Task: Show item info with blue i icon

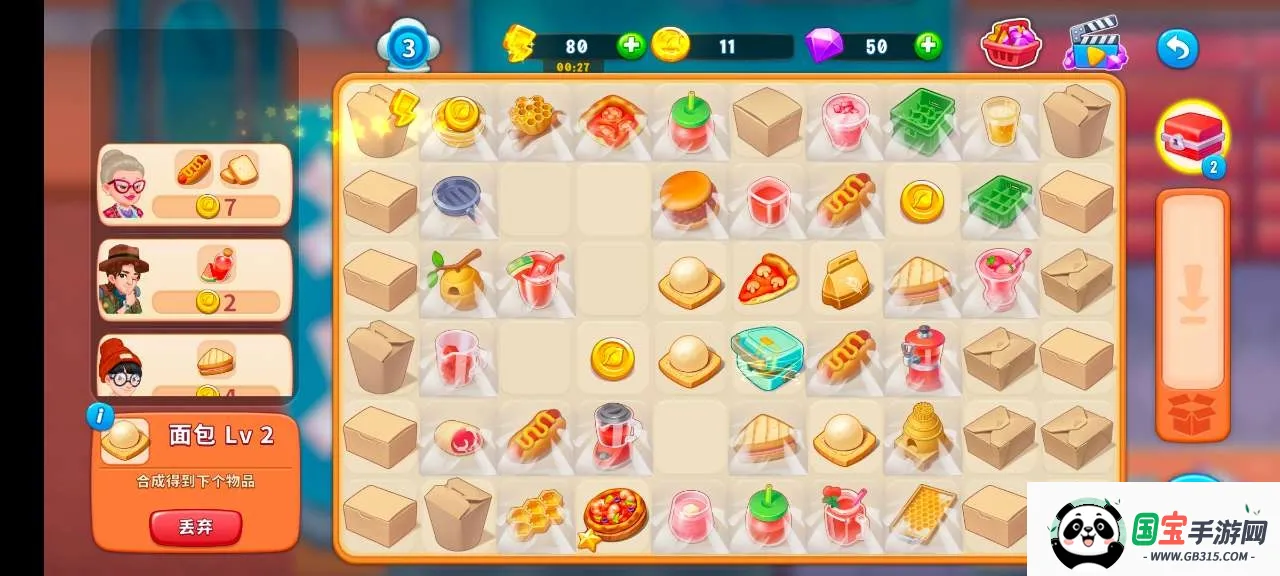Action: tap(100, 416)
